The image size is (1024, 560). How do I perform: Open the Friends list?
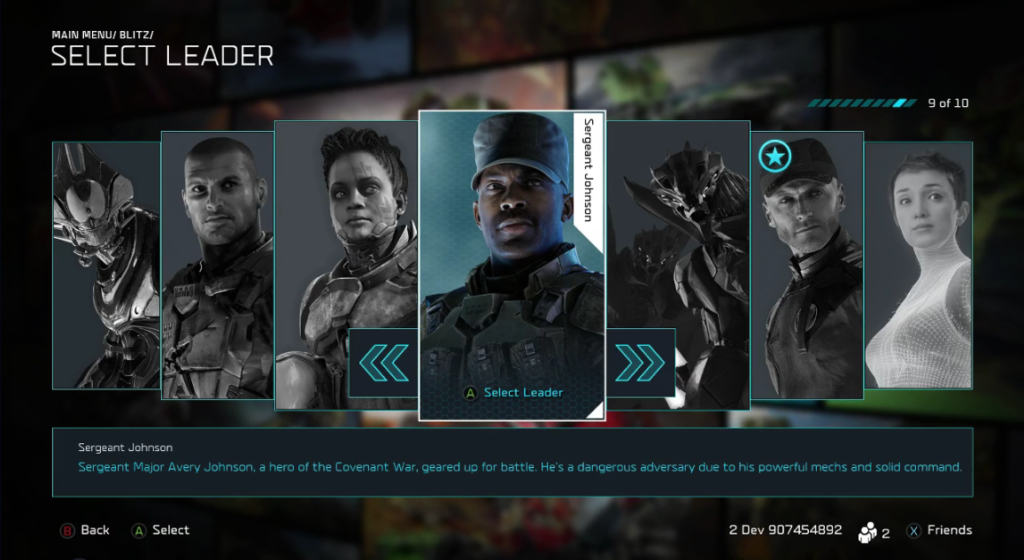pyautogui.click(x=938, y=530)
